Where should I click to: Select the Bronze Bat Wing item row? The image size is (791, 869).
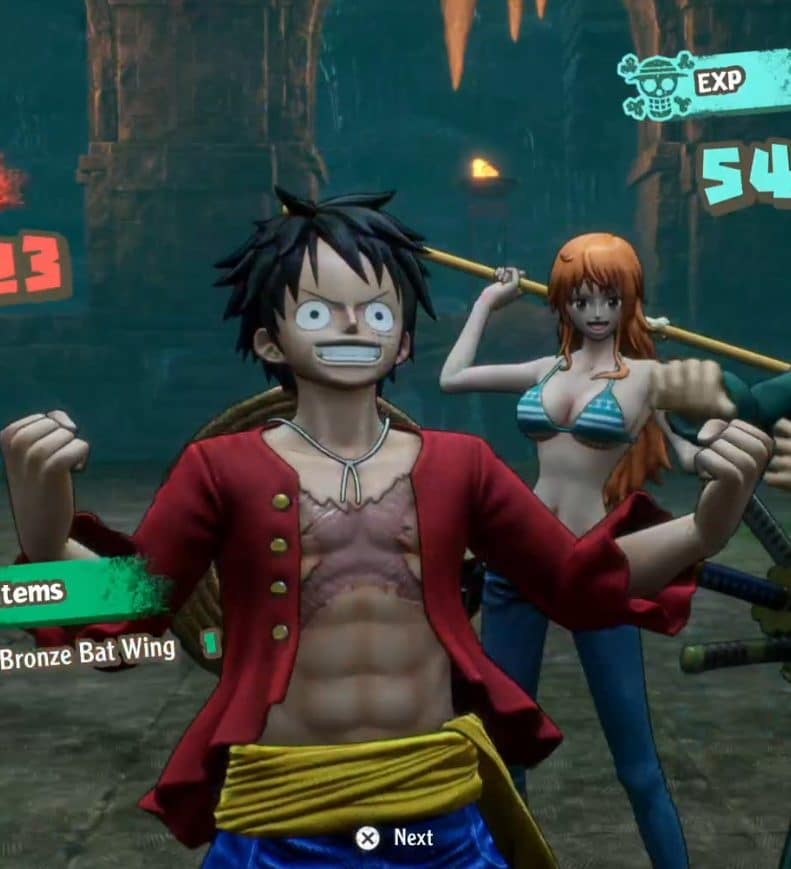90,652
